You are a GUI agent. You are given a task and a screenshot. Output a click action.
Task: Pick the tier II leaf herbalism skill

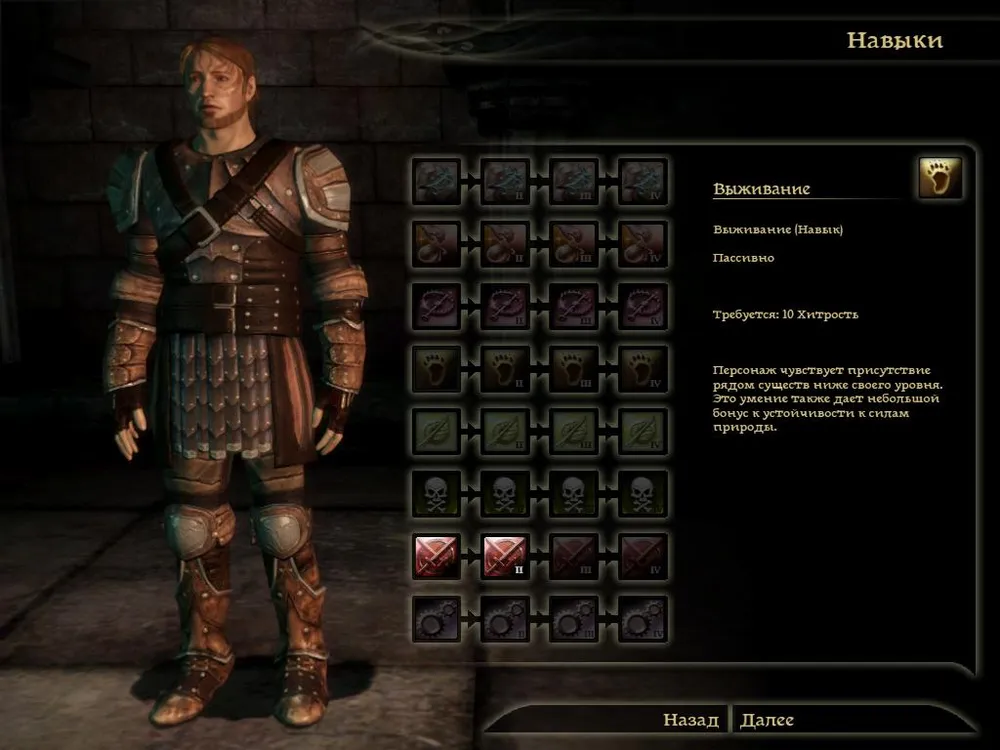coord(505,432)
